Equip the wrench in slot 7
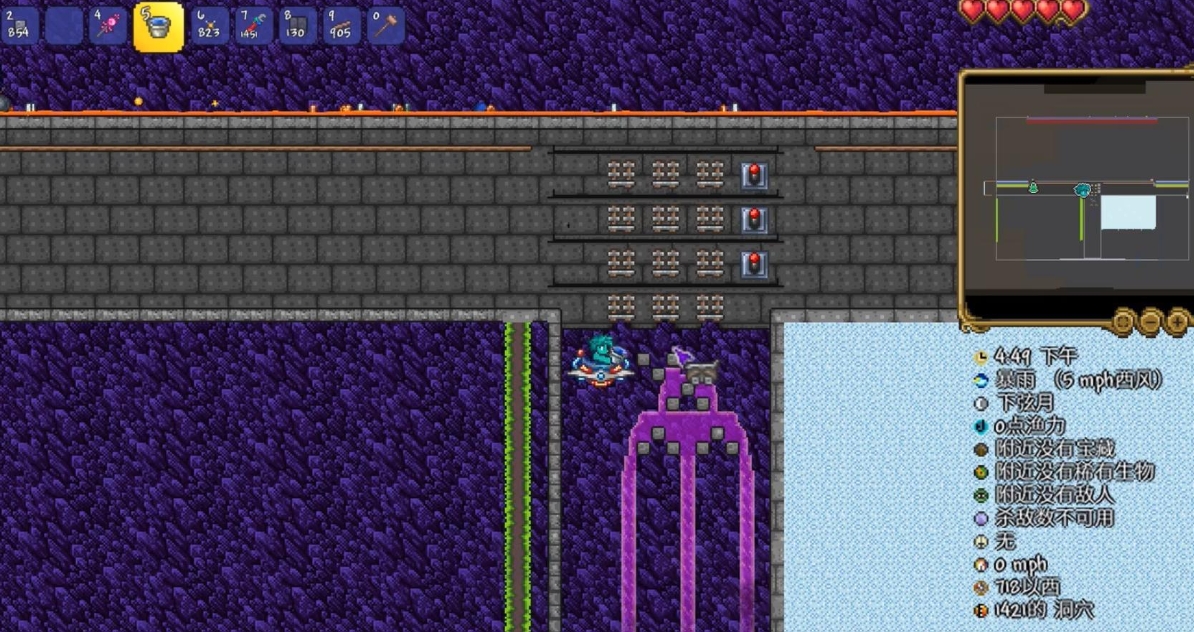Viewport: 1194px width, 632px height. point(253,26)
